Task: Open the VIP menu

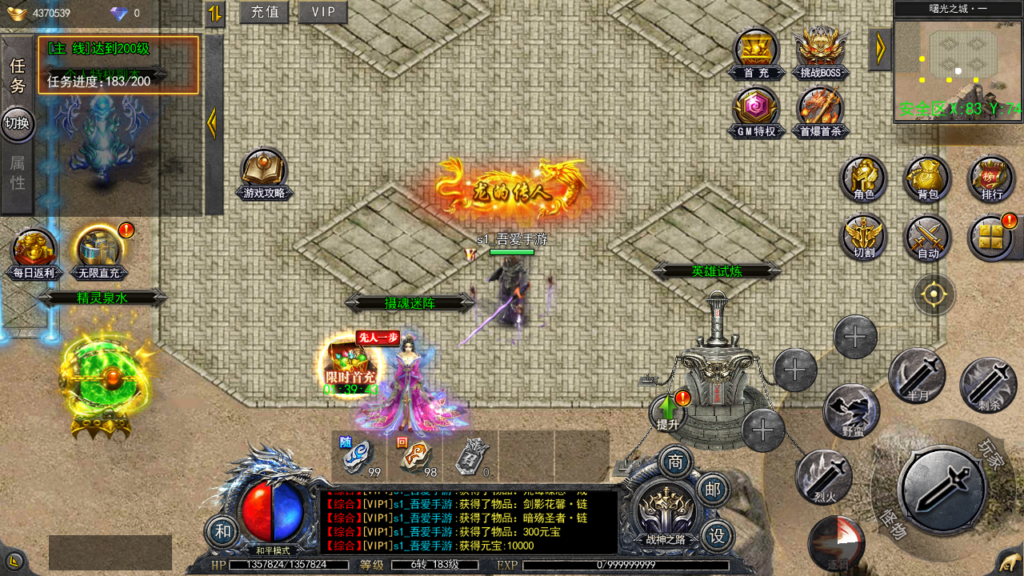Action: pos(323,12)
